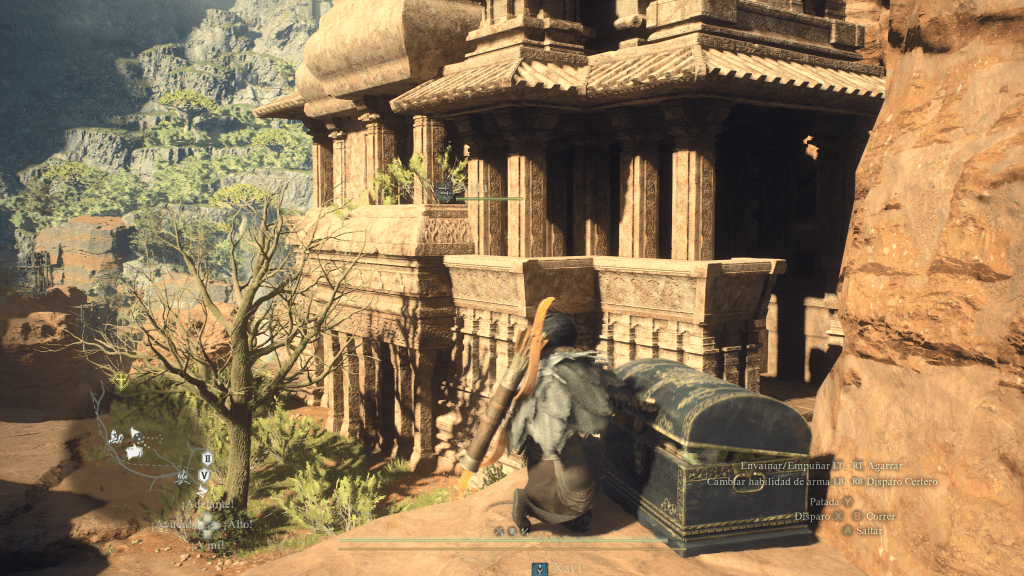Choose the ¡Ayuda! pawn command

(172, 524)
